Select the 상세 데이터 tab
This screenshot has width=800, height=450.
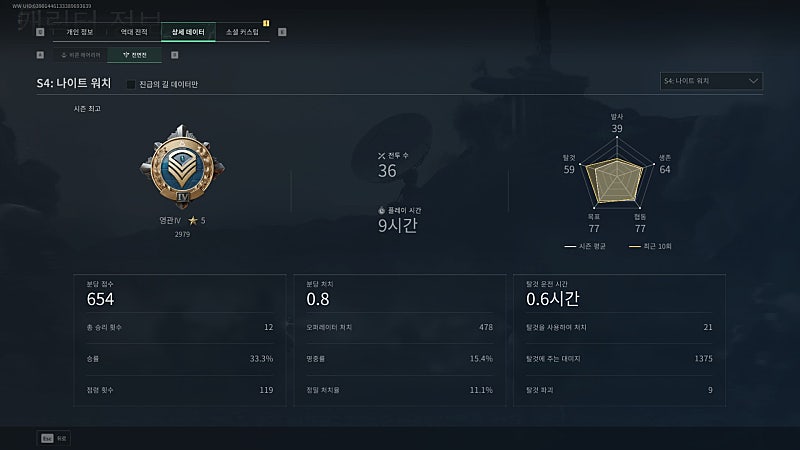pyautogui.click(x=188, y=32)
